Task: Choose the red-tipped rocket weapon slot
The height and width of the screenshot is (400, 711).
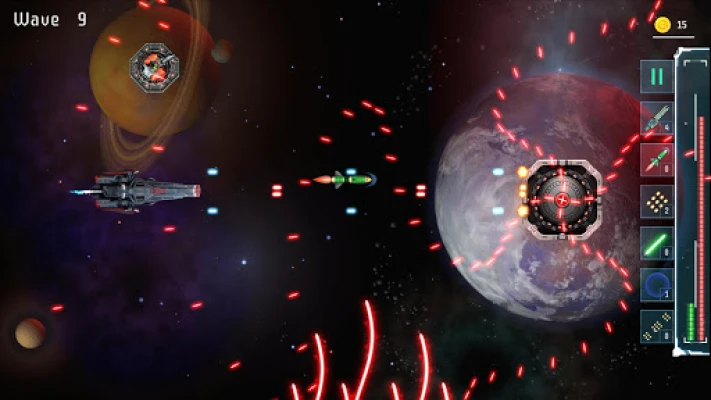Action: (x=657, y=159)
